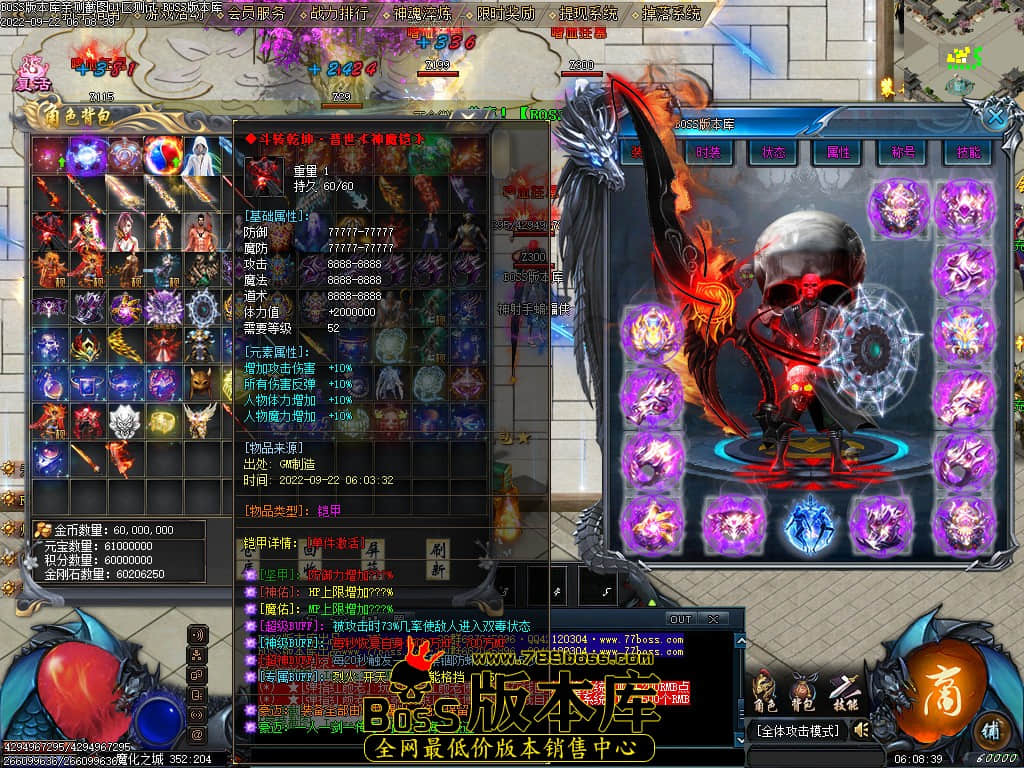Open the 提现系统 withdrawal system menu
The width and height of the screenshot is (1024, 768).
(588, 14)
